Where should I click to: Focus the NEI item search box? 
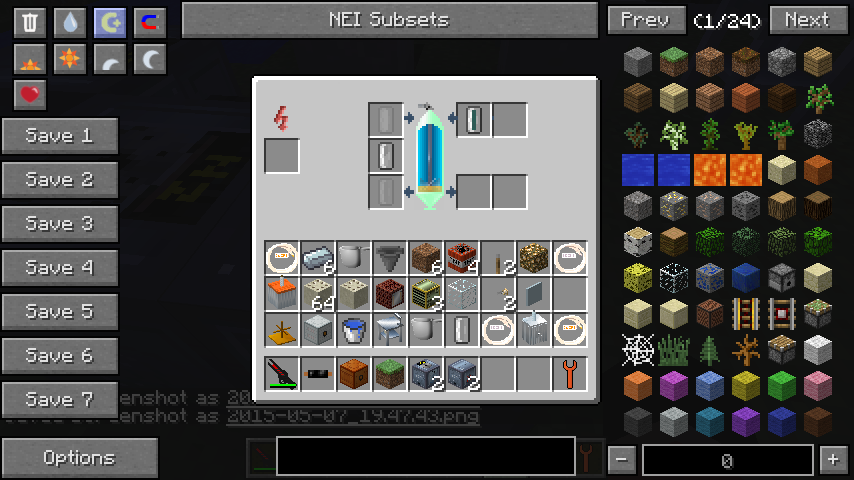coord(425,456)
